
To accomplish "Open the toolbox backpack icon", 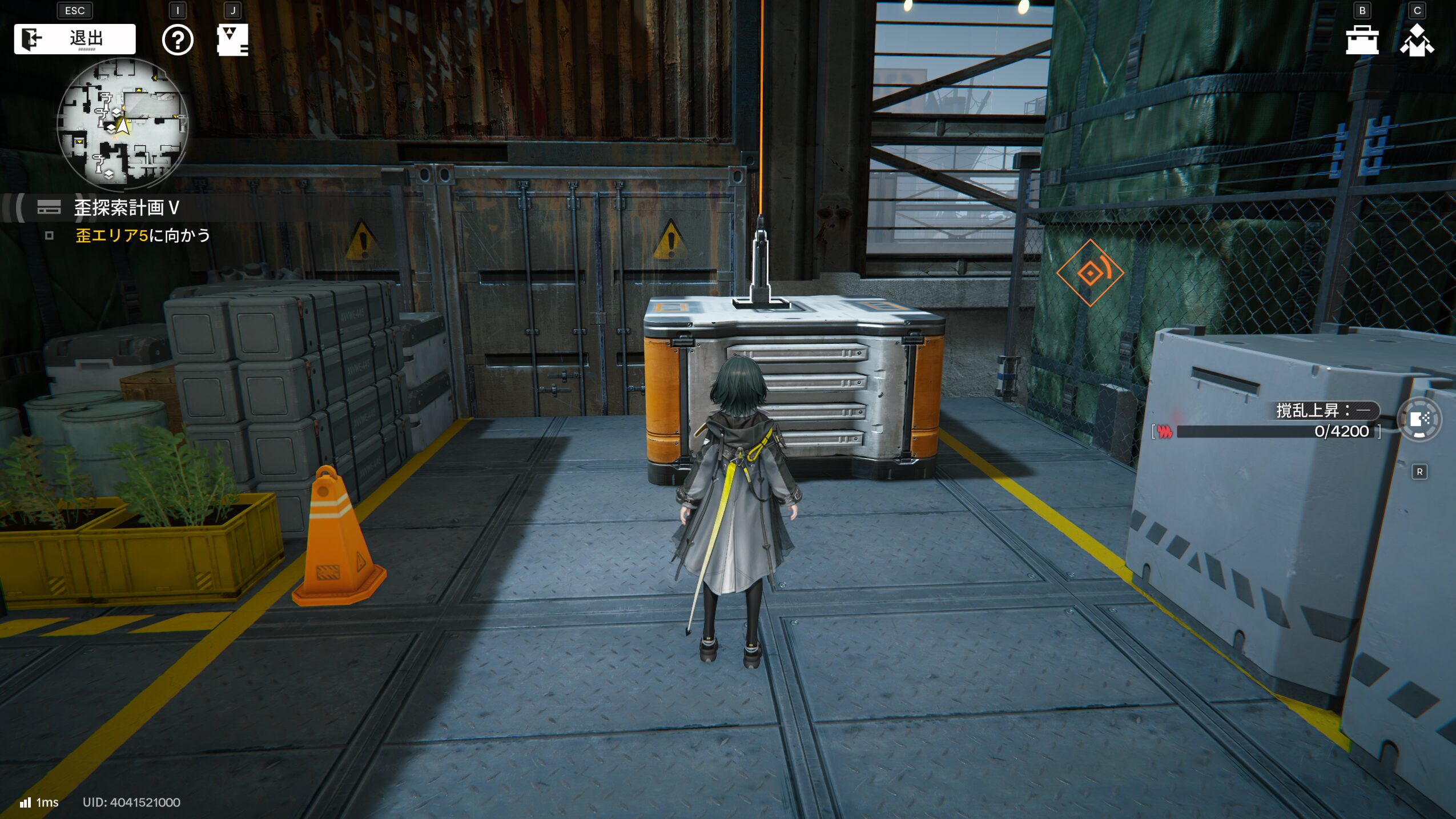I will point(1362,40).
